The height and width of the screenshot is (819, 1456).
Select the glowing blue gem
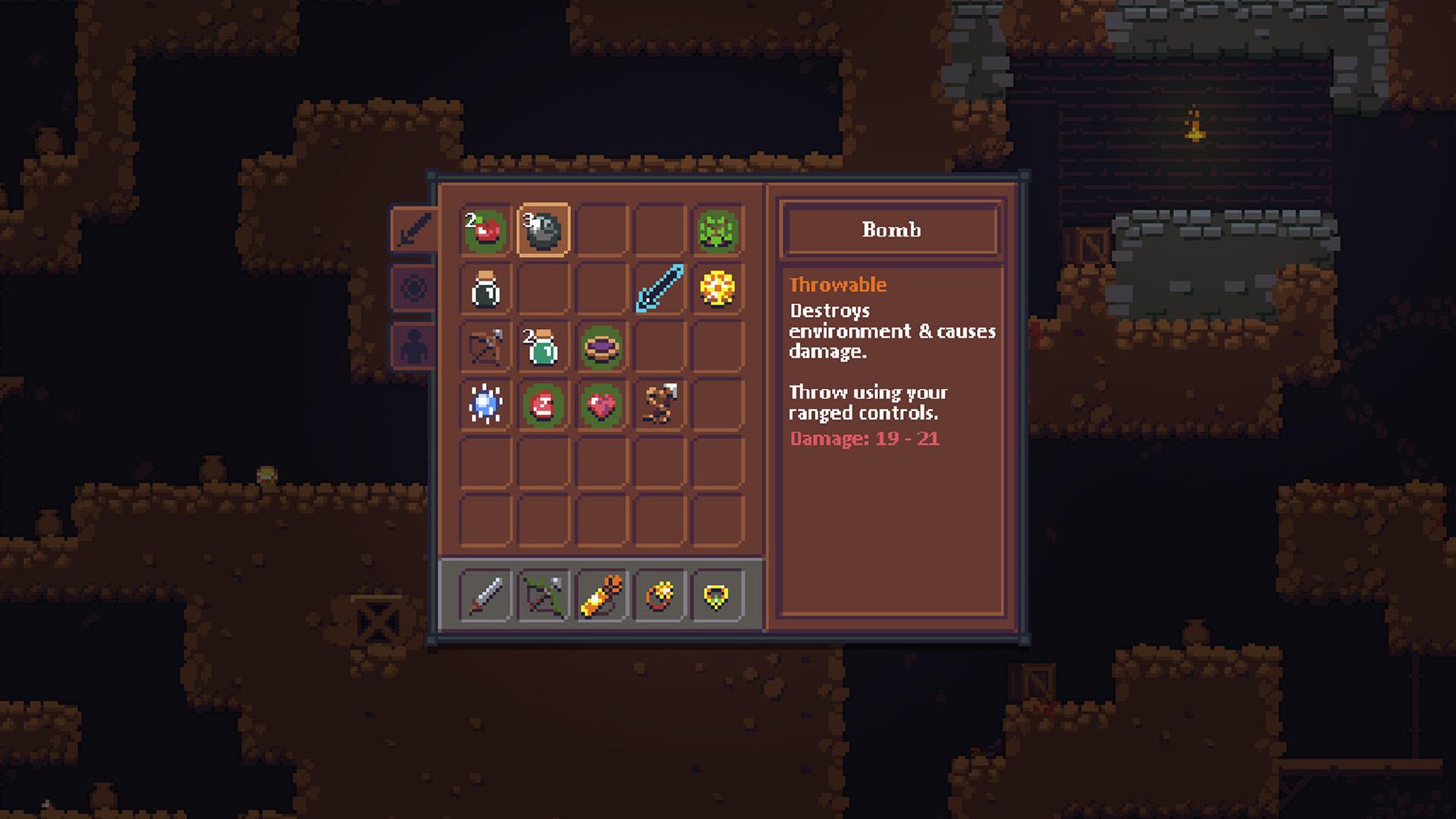pyautogui.click(x=483, y=407)
